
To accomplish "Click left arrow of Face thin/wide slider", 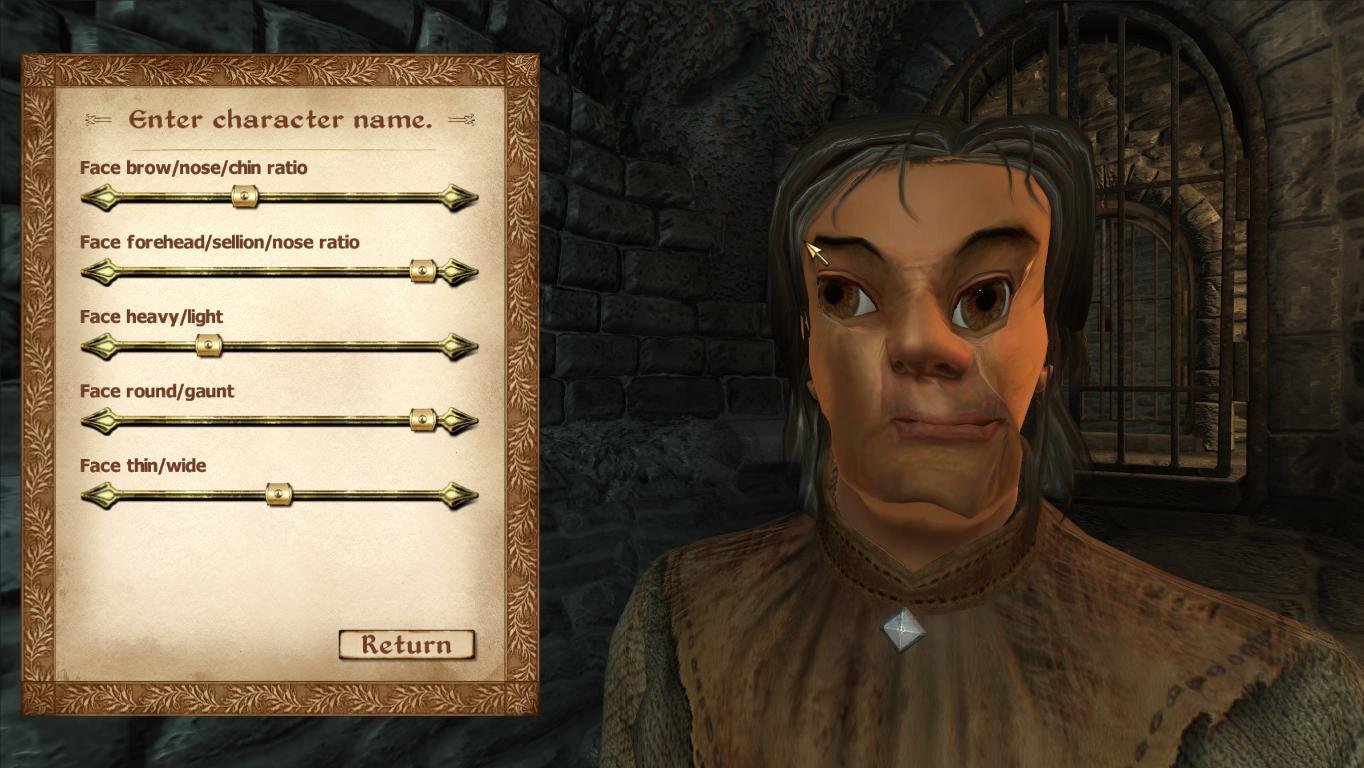I will tap(98, 494).
